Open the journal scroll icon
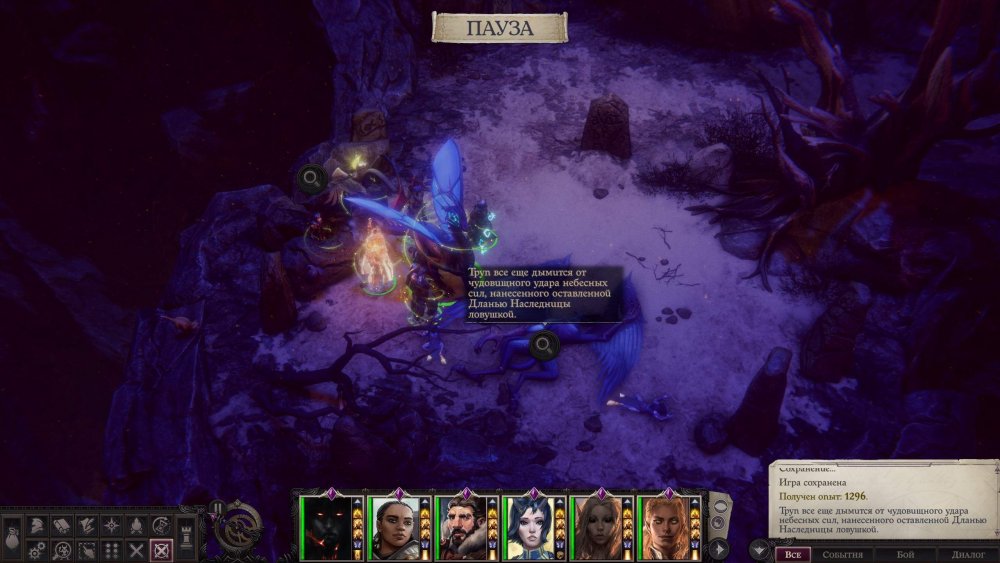Viewport: 1000px width, 563px height. click(x=60, y=525)
